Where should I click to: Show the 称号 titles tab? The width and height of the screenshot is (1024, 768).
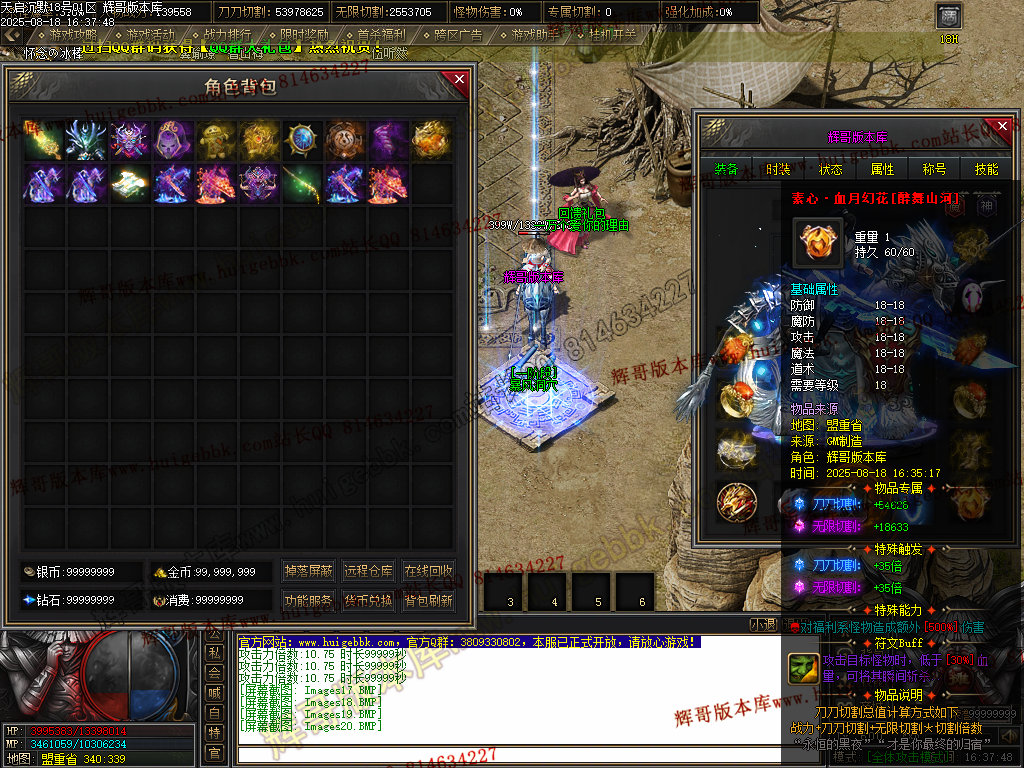point(934,169)
